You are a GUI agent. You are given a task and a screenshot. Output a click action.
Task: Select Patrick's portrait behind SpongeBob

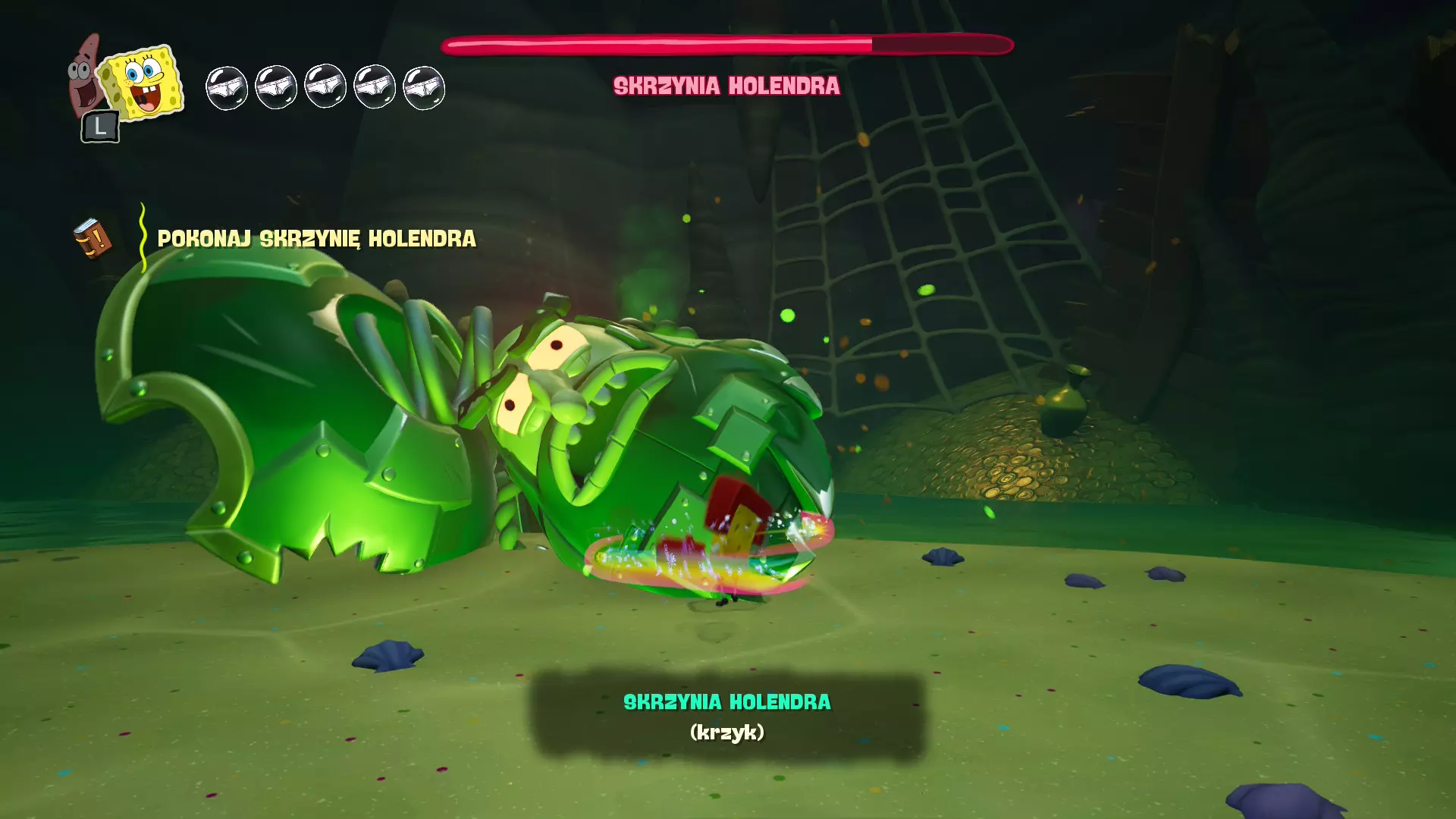pos(82,76)
